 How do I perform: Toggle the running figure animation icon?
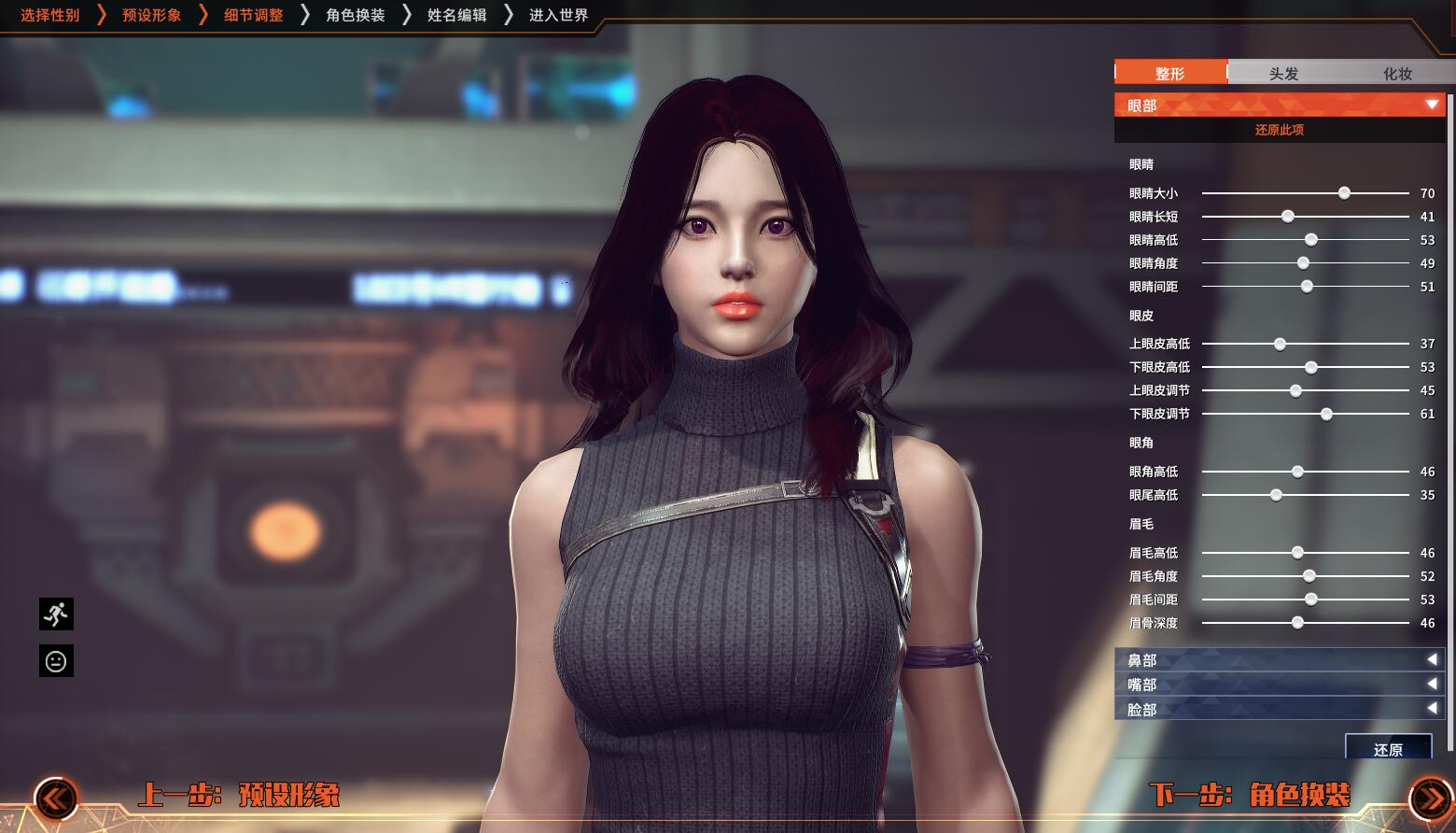click(x=56, y=614)
